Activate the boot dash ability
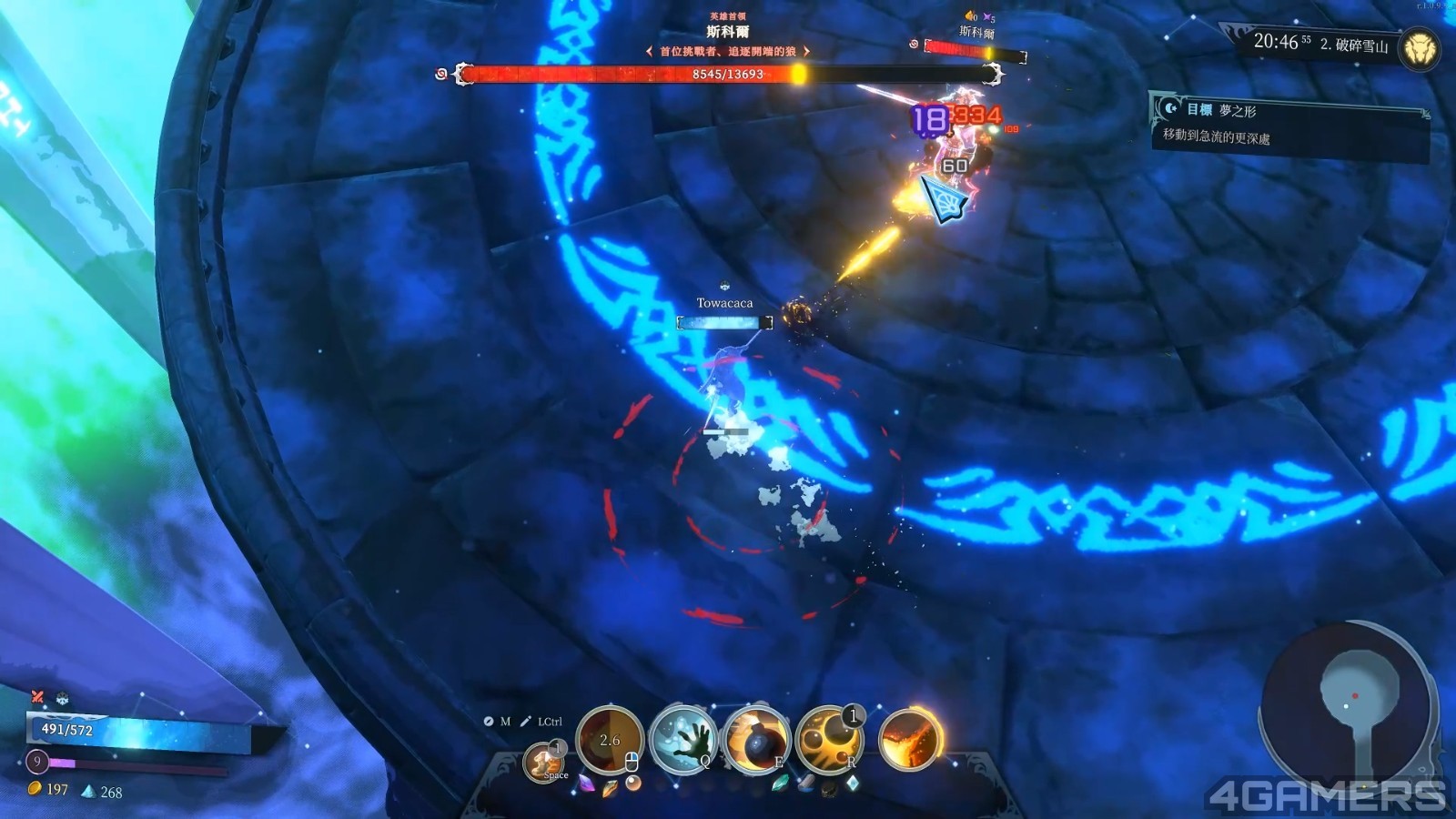Screen dimensions: 1456x819 544,761
